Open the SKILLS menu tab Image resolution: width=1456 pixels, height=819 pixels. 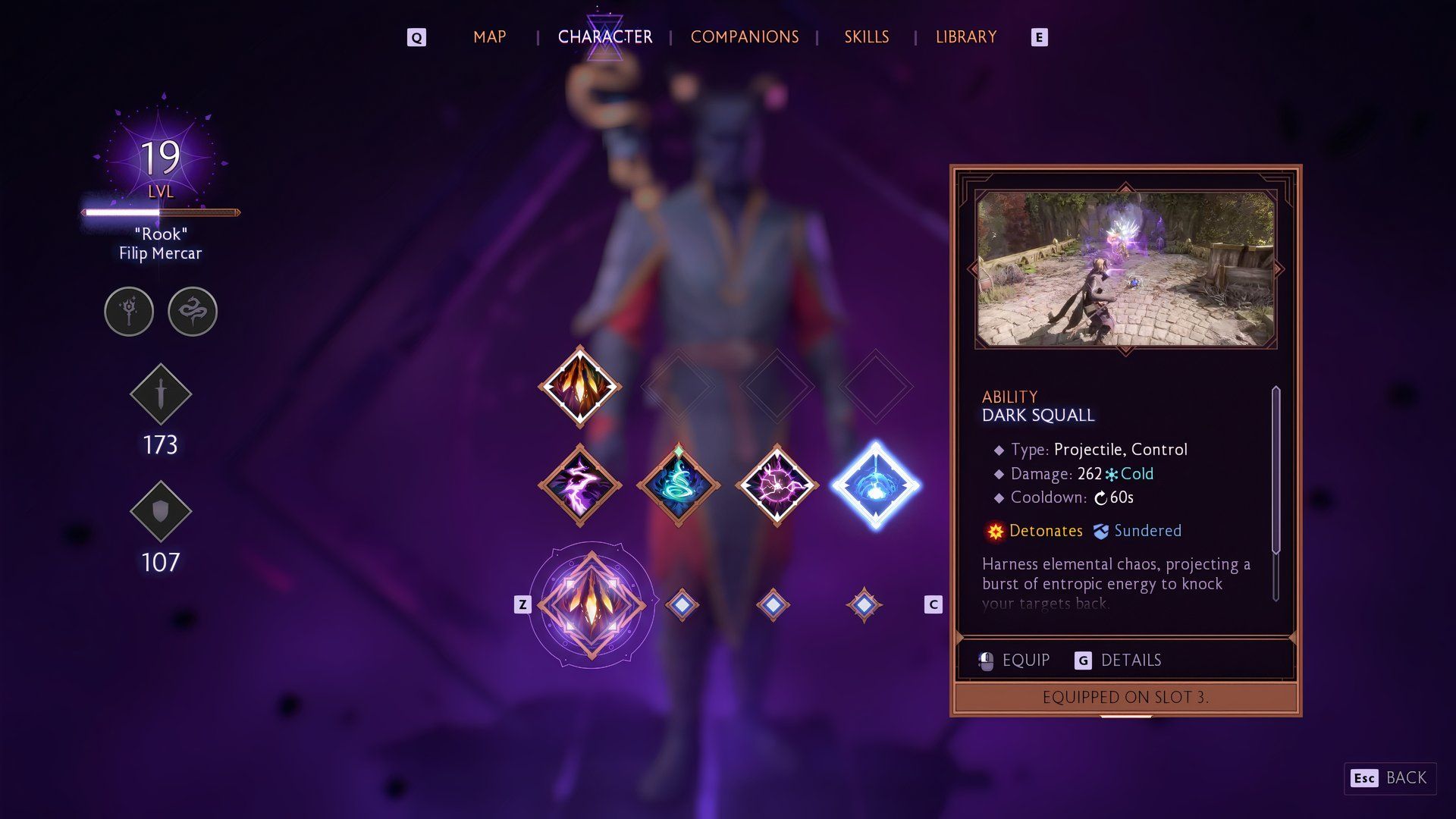coord(866,36)
